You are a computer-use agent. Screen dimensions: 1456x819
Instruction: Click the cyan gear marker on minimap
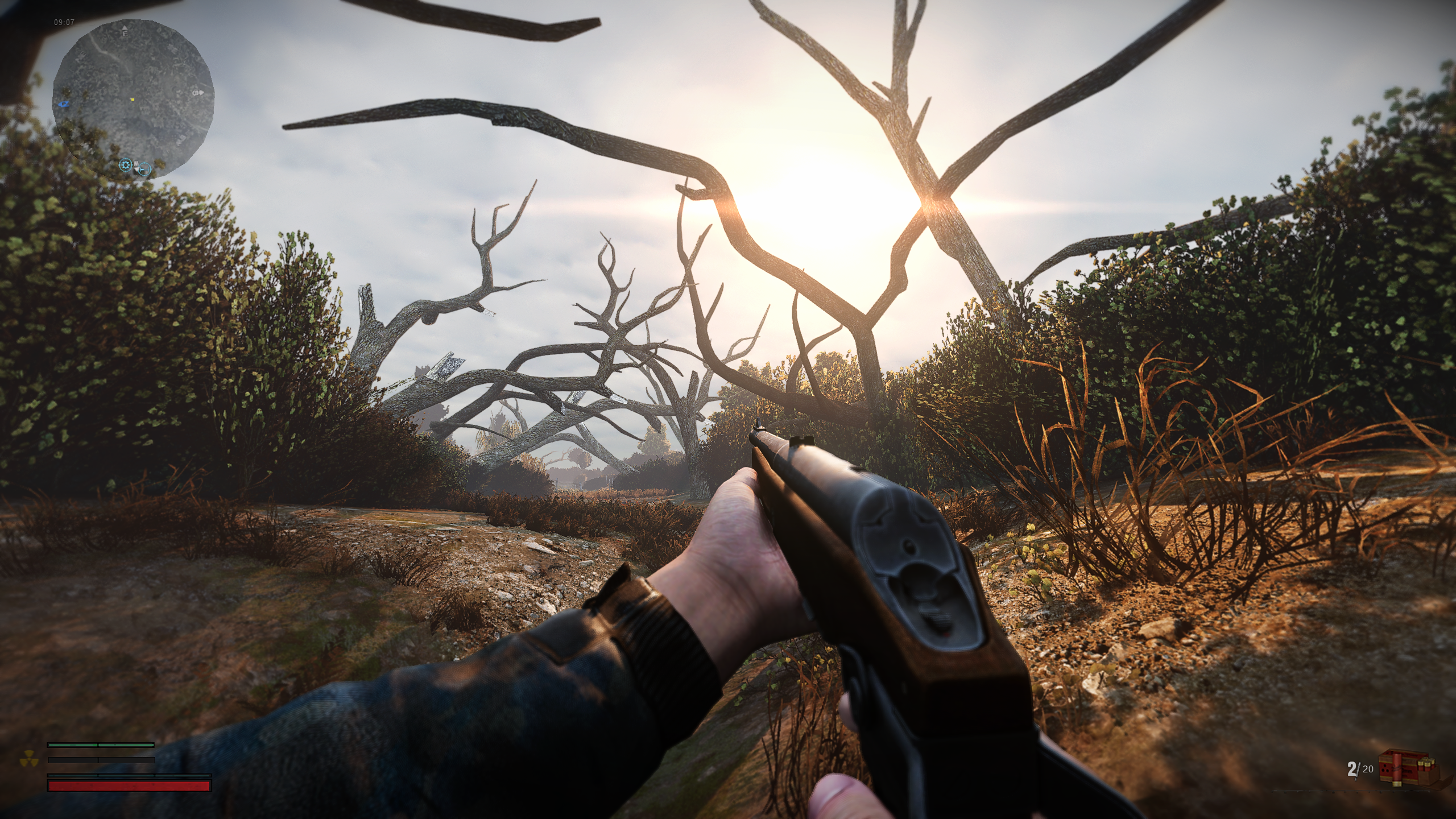[x=125, y=165]
